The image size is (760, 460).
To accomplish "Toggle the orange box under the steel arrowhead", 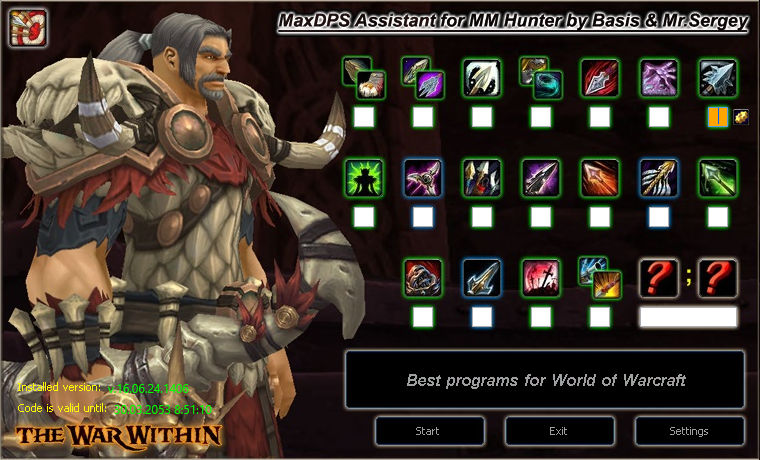I will [717, 117].
